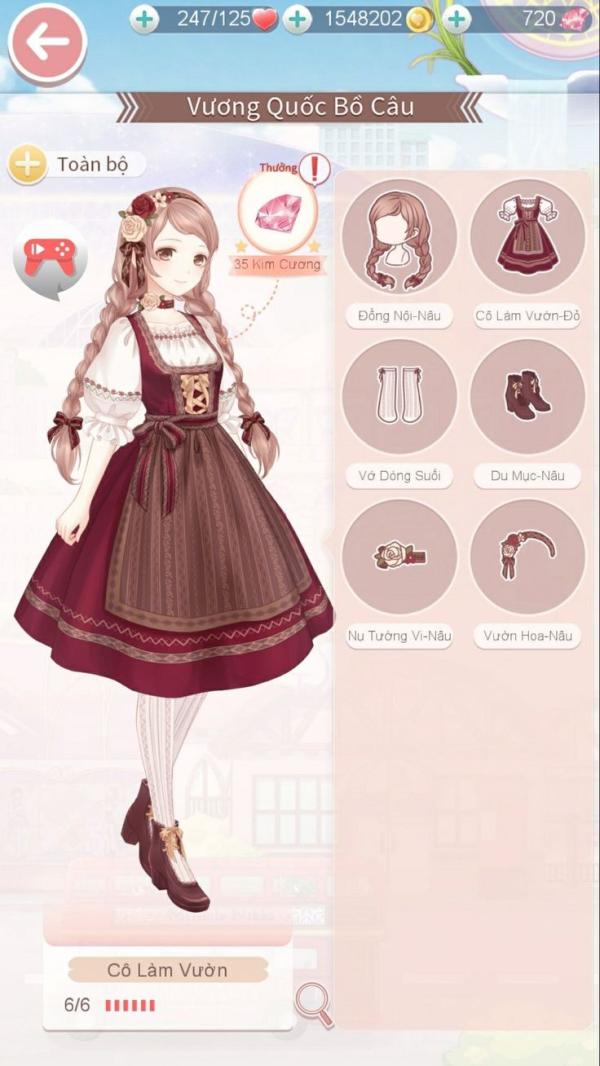Add diamonds with the plus button
The image size is (600, 1066).
click(x=456, y=19)
